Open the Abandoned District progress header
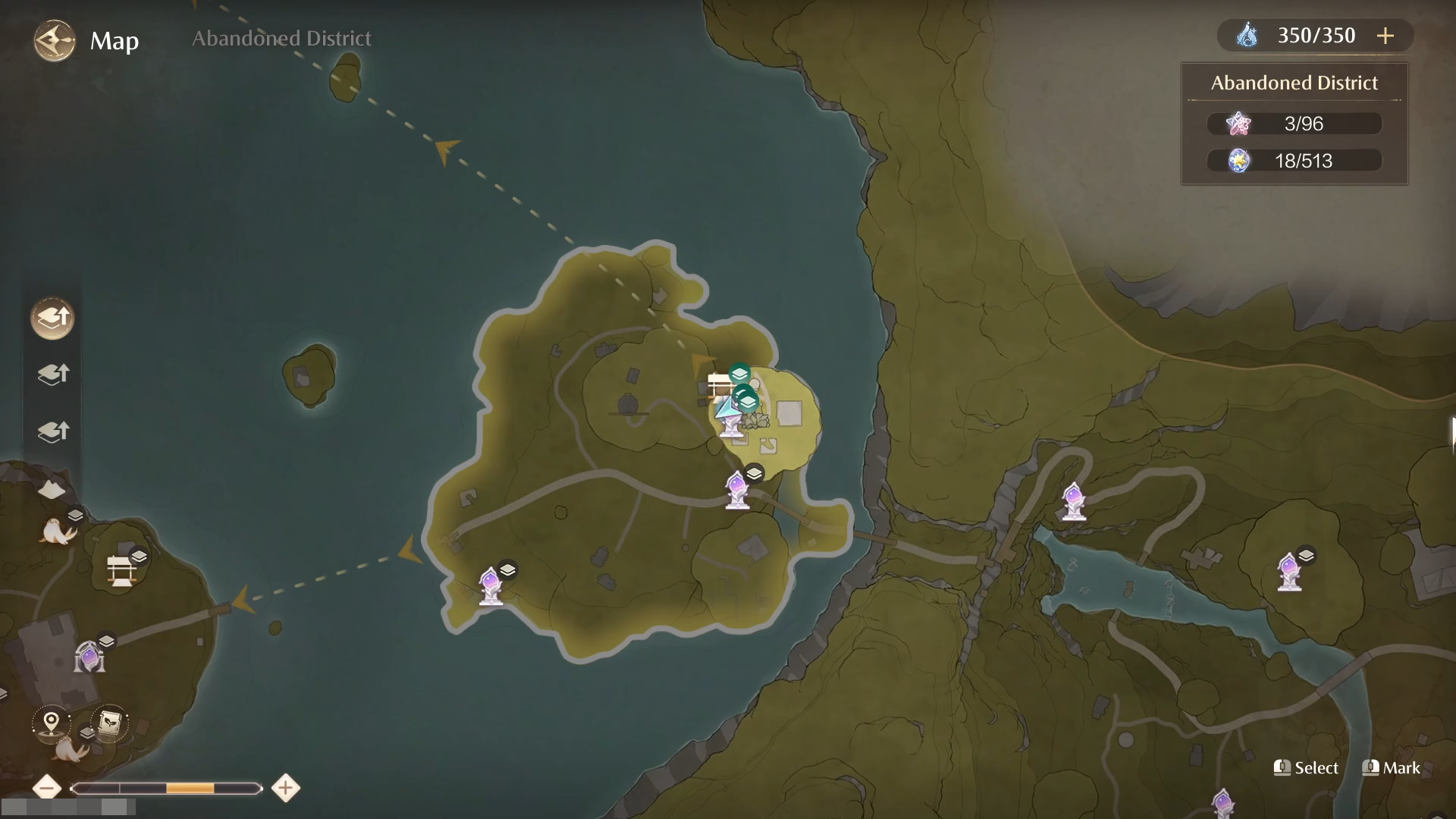This screenshot has height=819, width=1456. click(x=1294, y=83)
